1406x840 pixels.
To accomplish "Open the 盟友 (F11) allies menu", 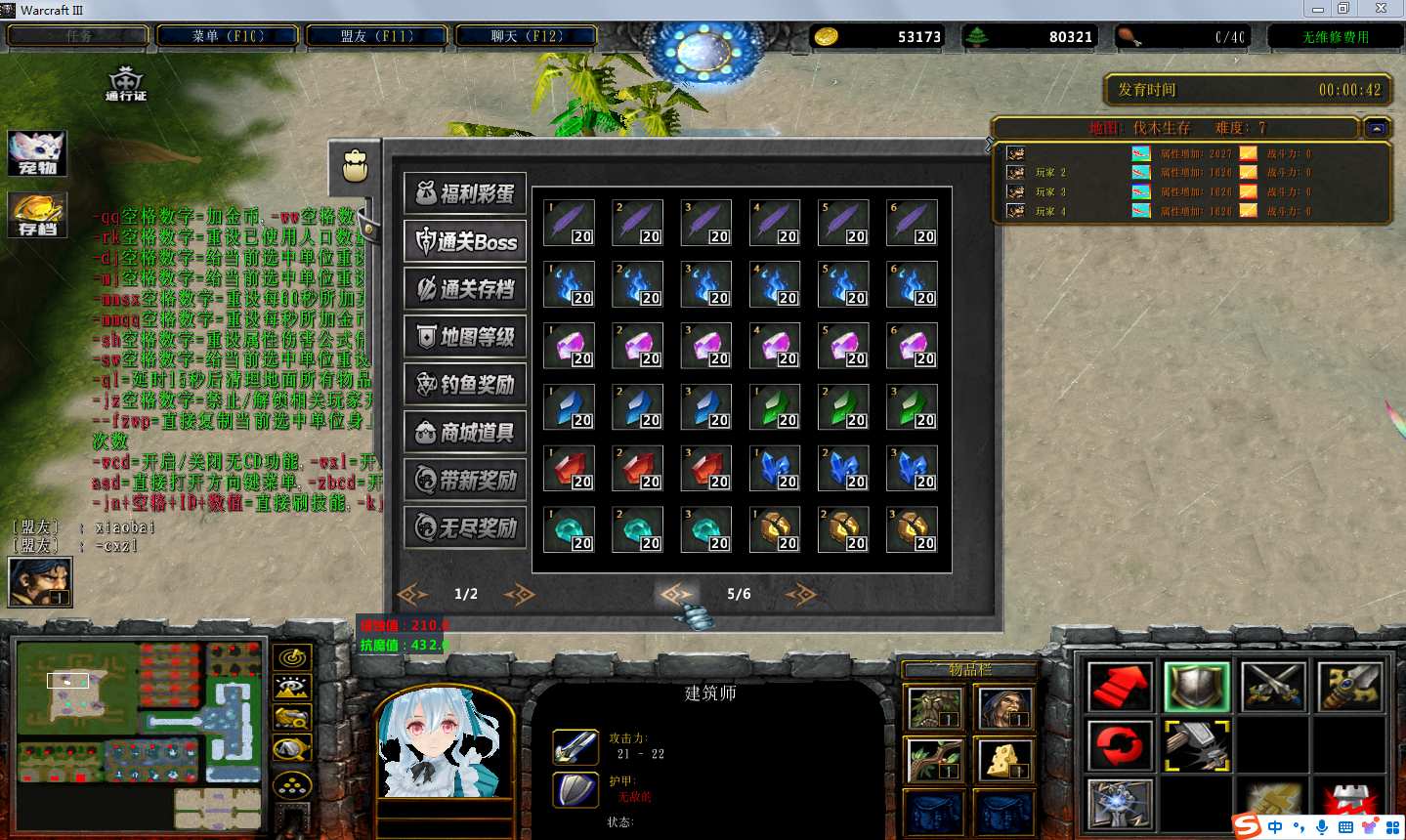I will (376, 36).
